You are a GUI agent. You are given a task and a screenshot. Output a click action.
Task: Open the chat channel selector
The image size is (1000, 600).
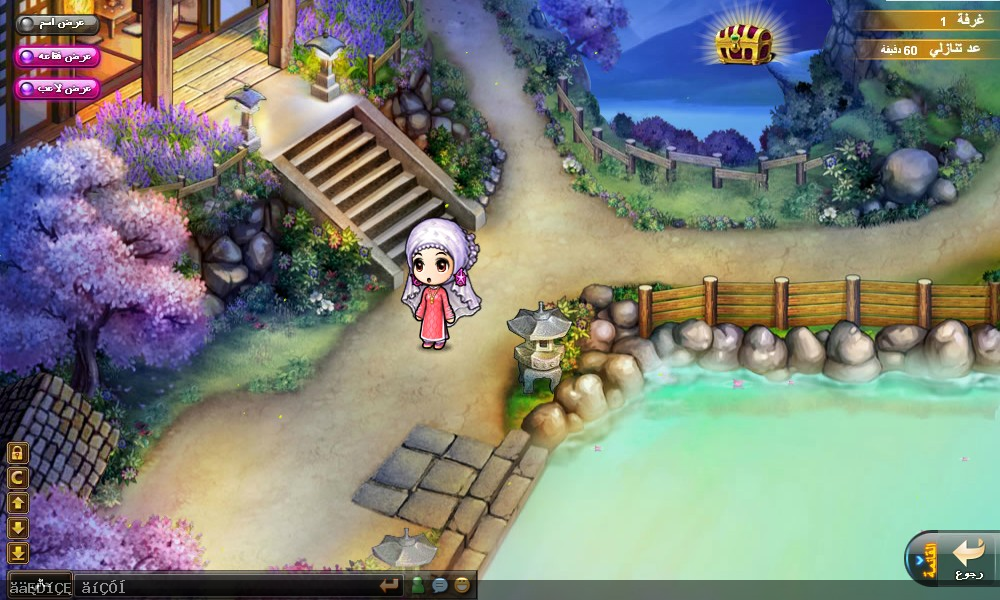[x=40, y=587]
